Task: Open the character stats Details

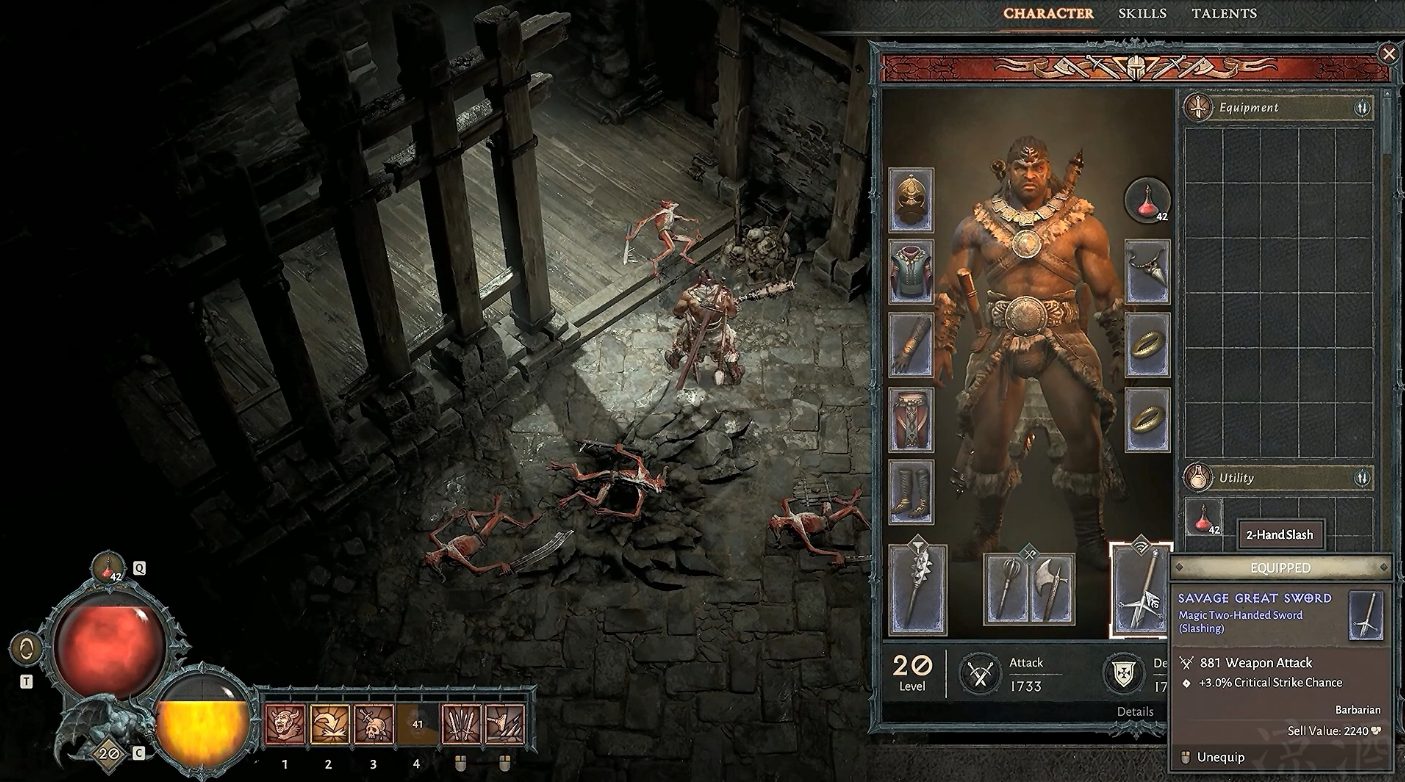Action: [1135, 712]
